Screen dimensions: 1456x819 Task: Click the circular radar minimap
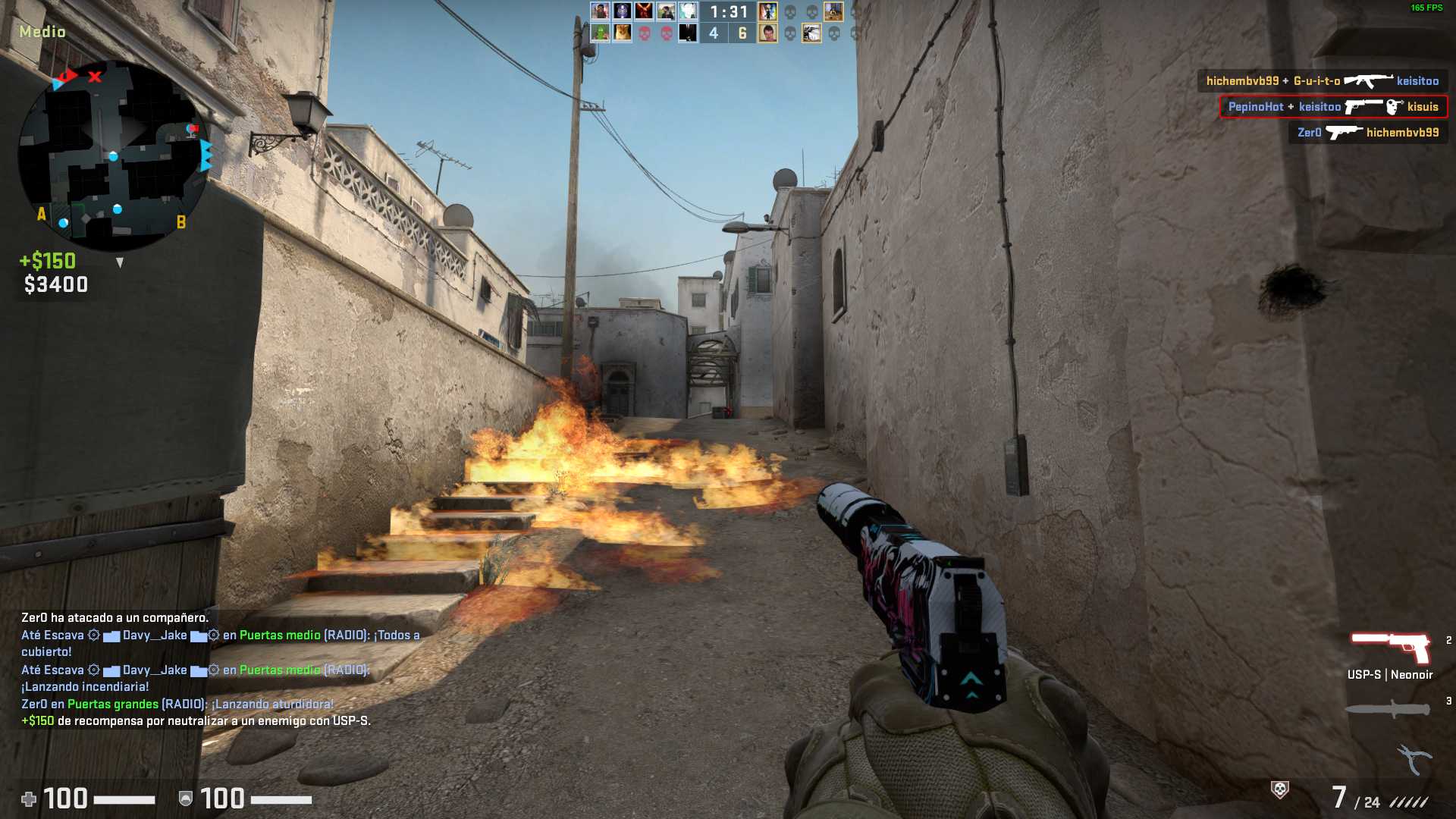(114, 155)
